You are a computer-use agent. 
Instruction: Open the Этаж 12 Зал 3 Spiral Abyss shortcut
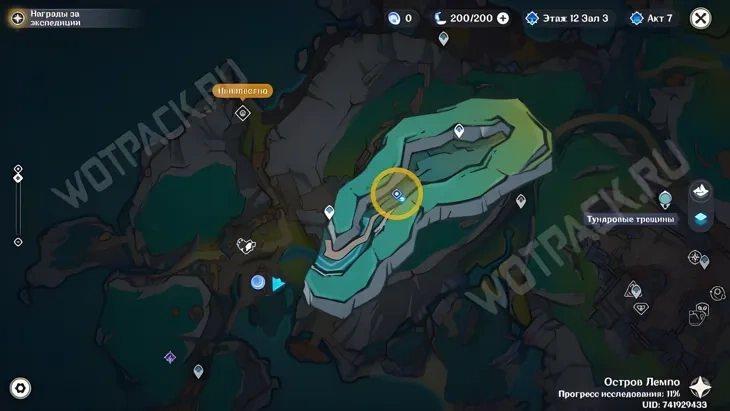point(567,18)
